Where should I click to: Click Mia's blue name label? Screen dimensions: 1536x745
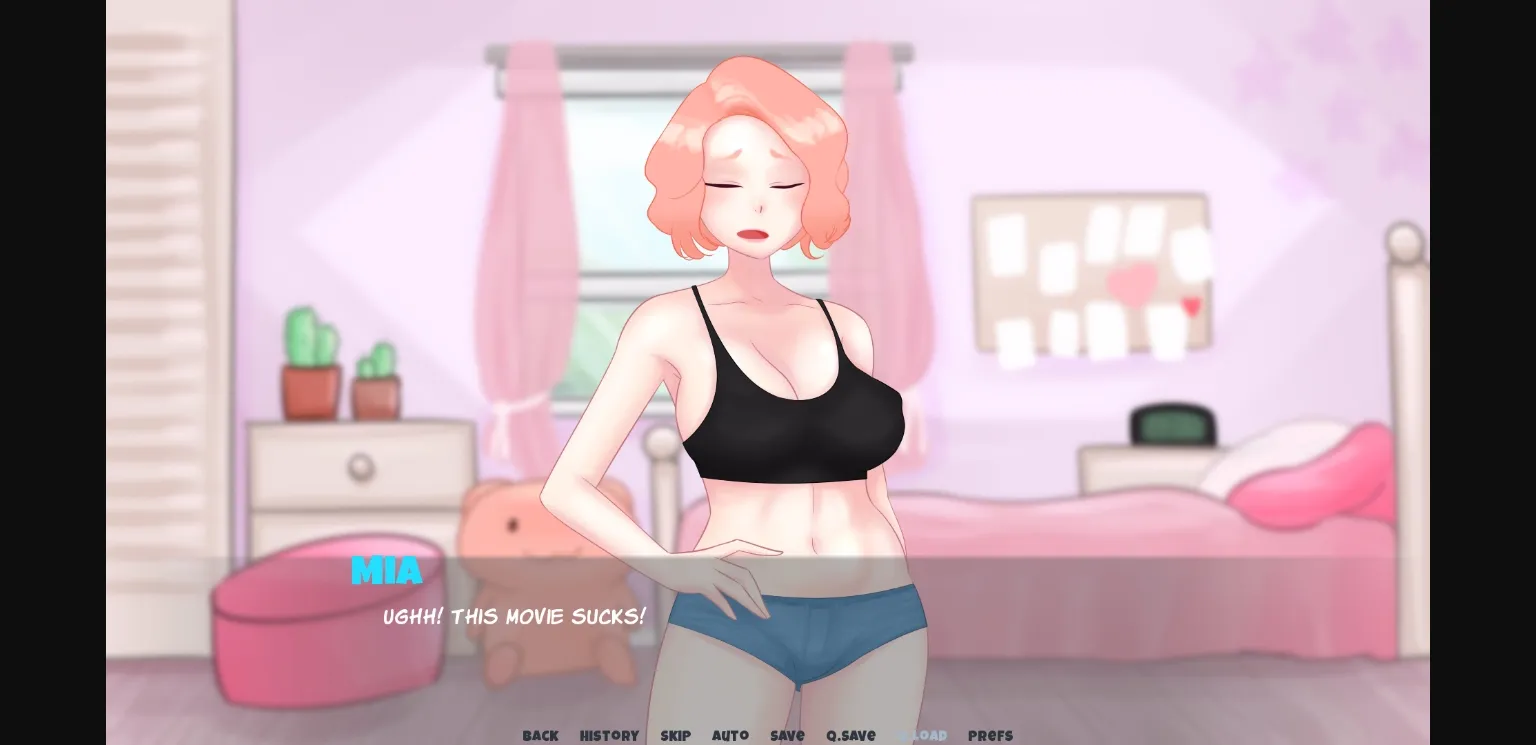click(386, 571)
